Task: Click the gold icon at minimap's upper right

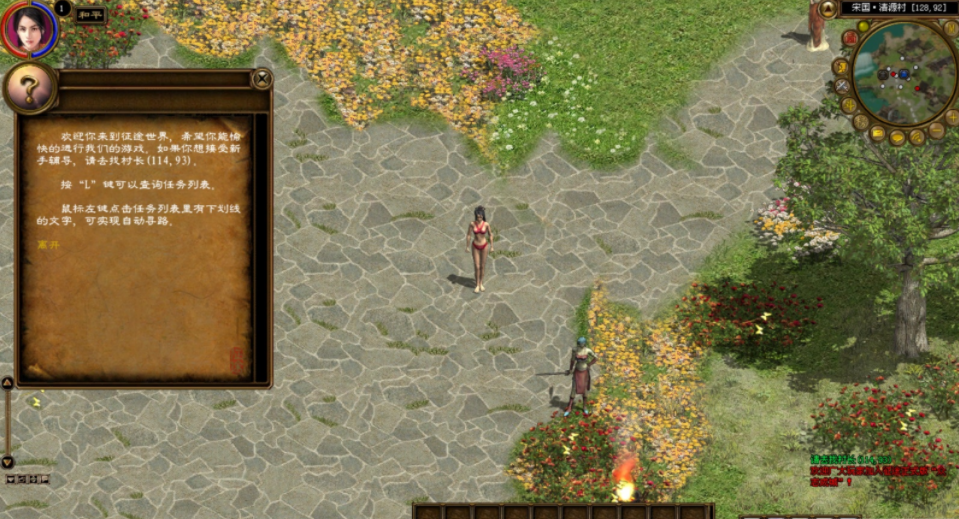Action: (951, 30)
